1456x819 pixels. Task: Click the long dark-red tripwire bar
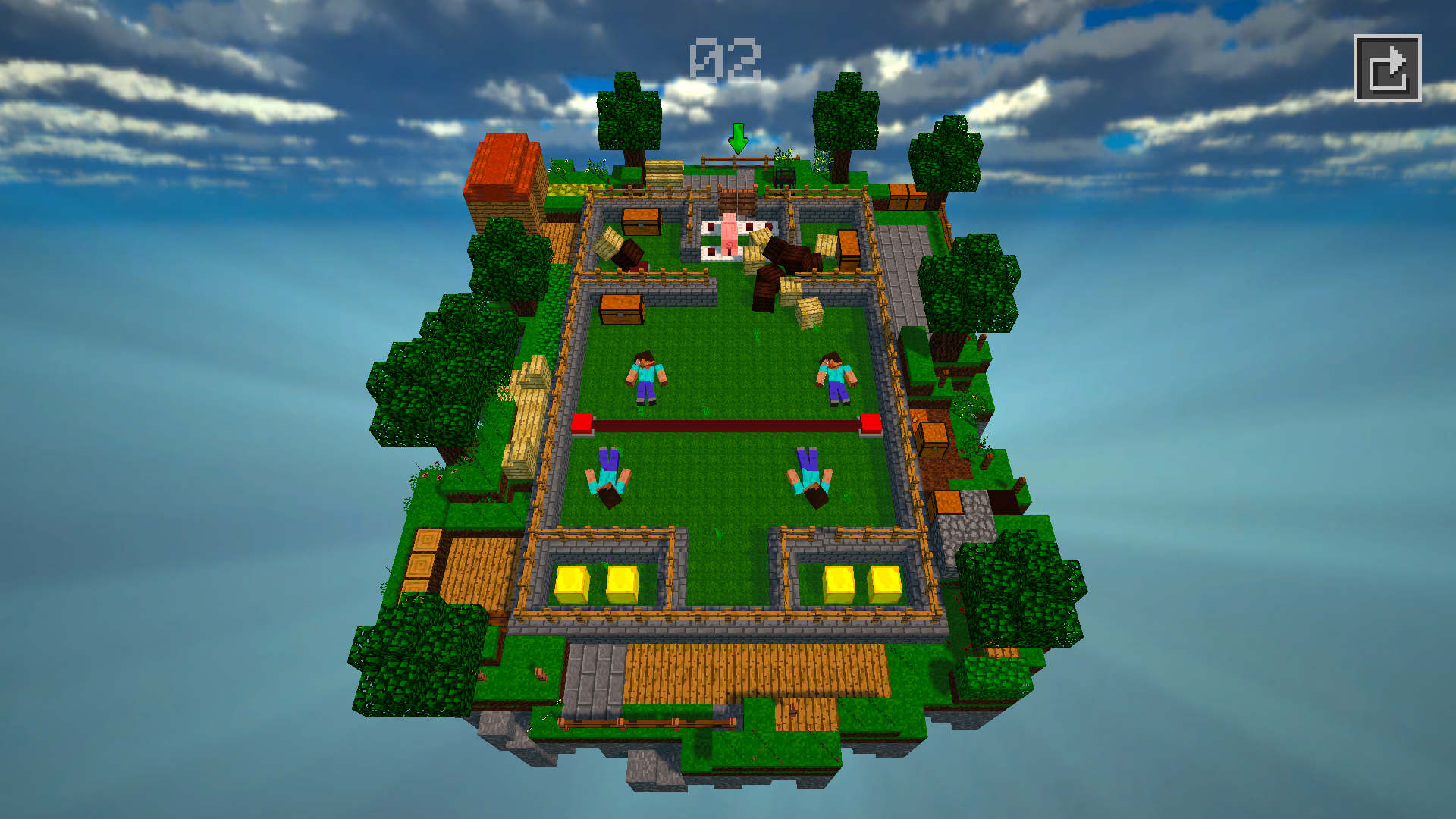728,426
